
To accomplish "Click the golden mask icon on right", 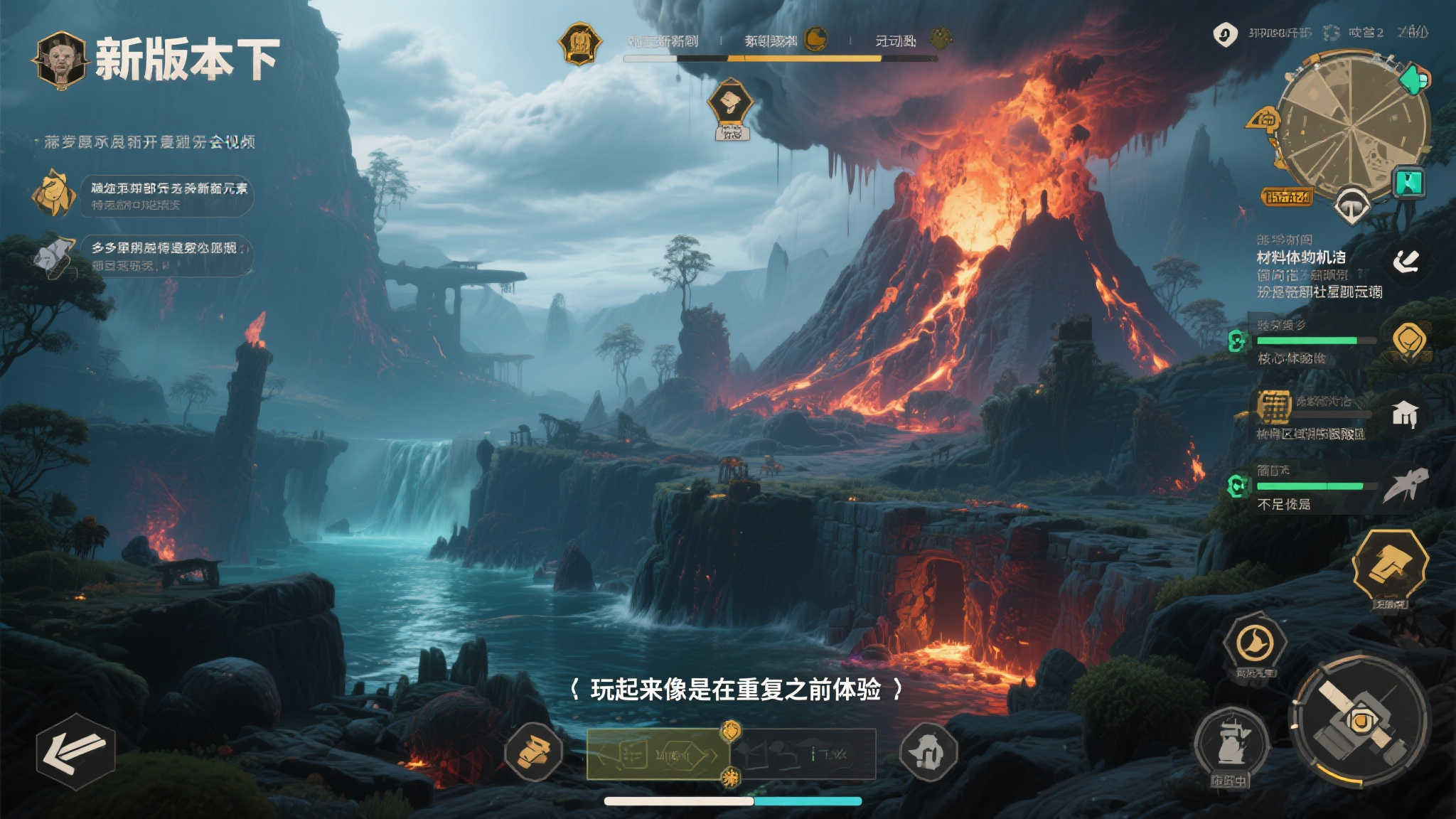I will click(1408, 339).
